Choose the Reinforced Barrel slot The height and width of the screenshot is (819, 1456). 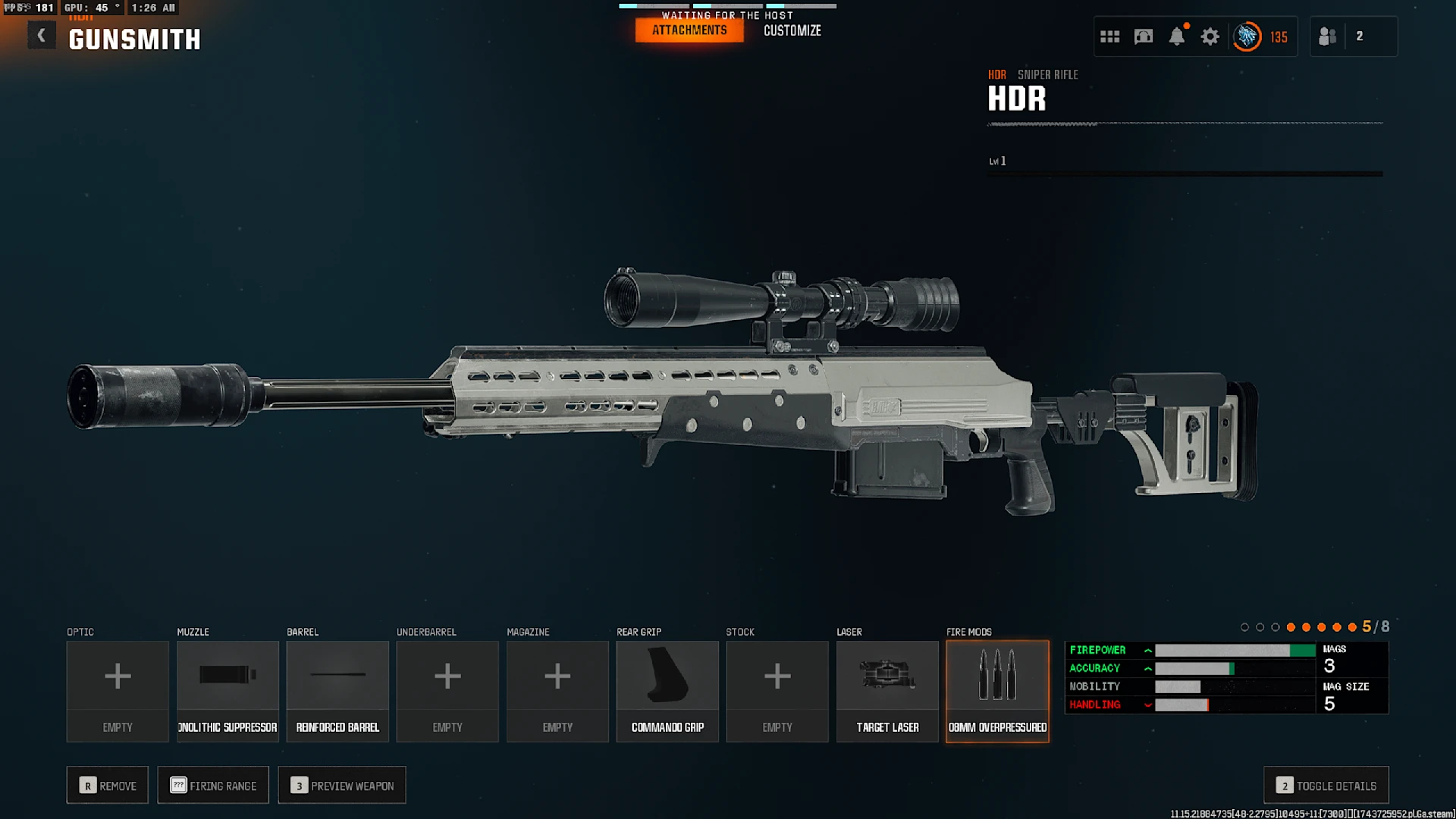click(x=337, y=691)
